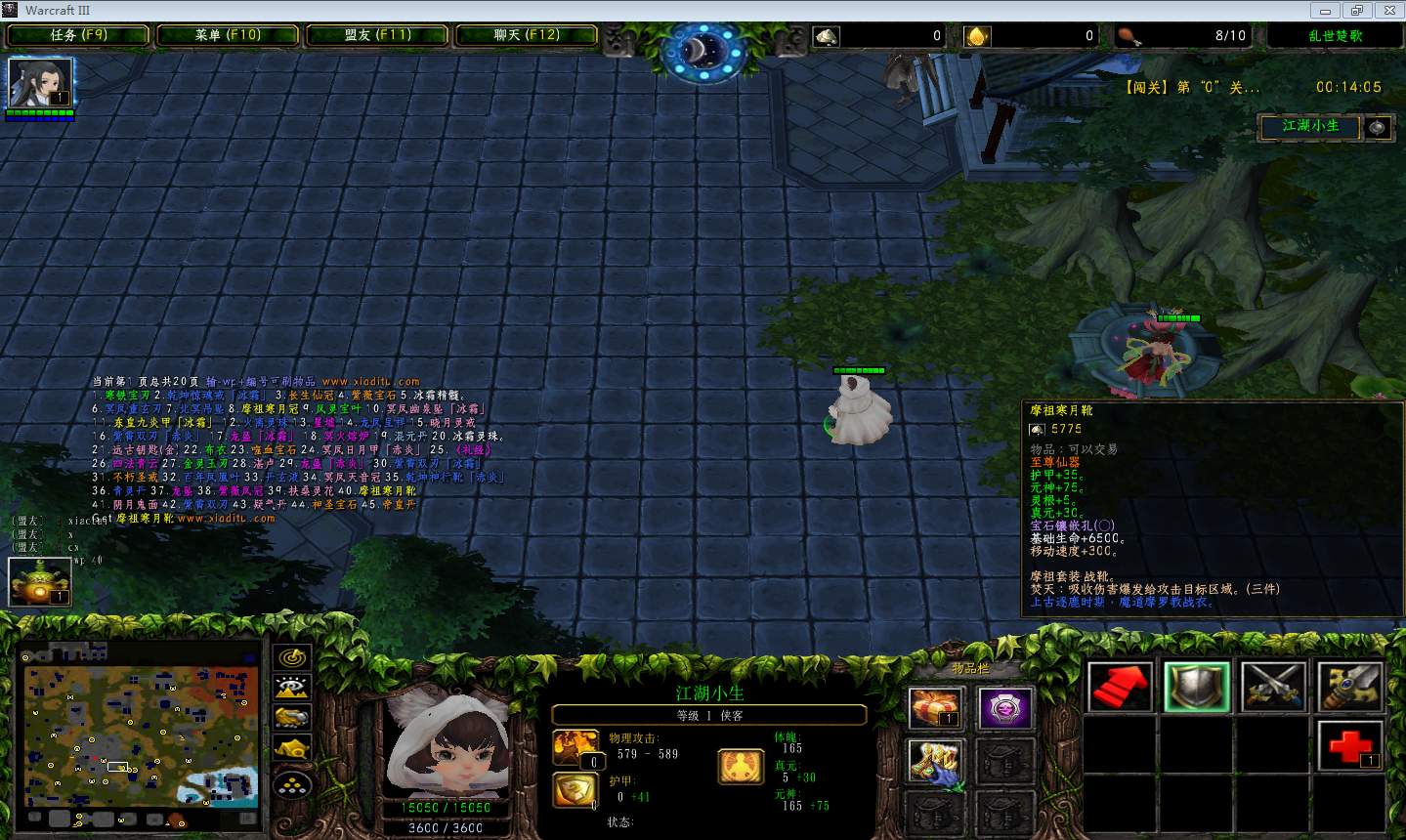1406x840 pixels.
Task: Click the 江湖小生 multiboard button
Action: point(1310,126)
